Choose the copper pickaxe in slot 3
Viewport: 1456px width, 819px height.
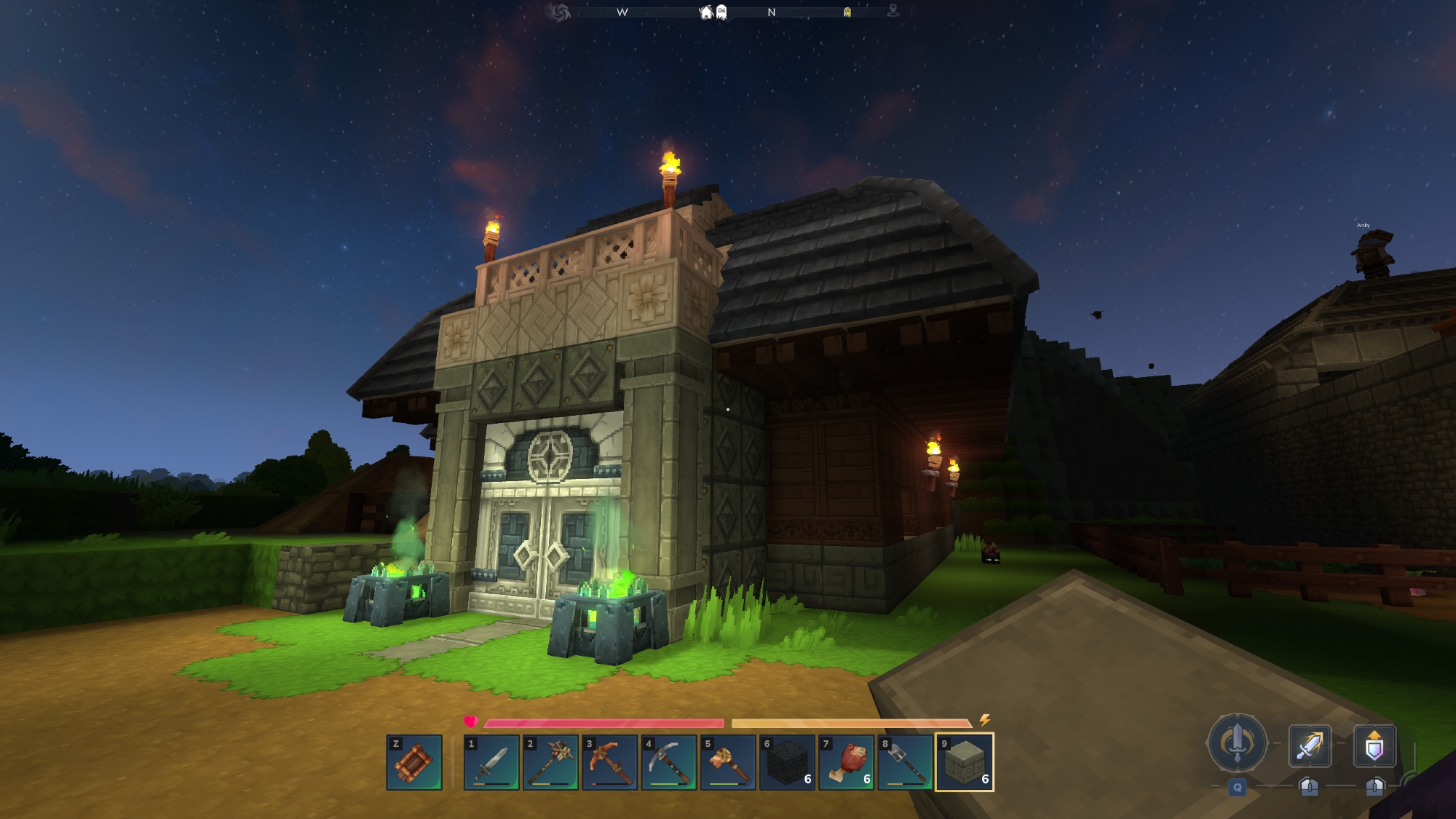tap(609, 762)
